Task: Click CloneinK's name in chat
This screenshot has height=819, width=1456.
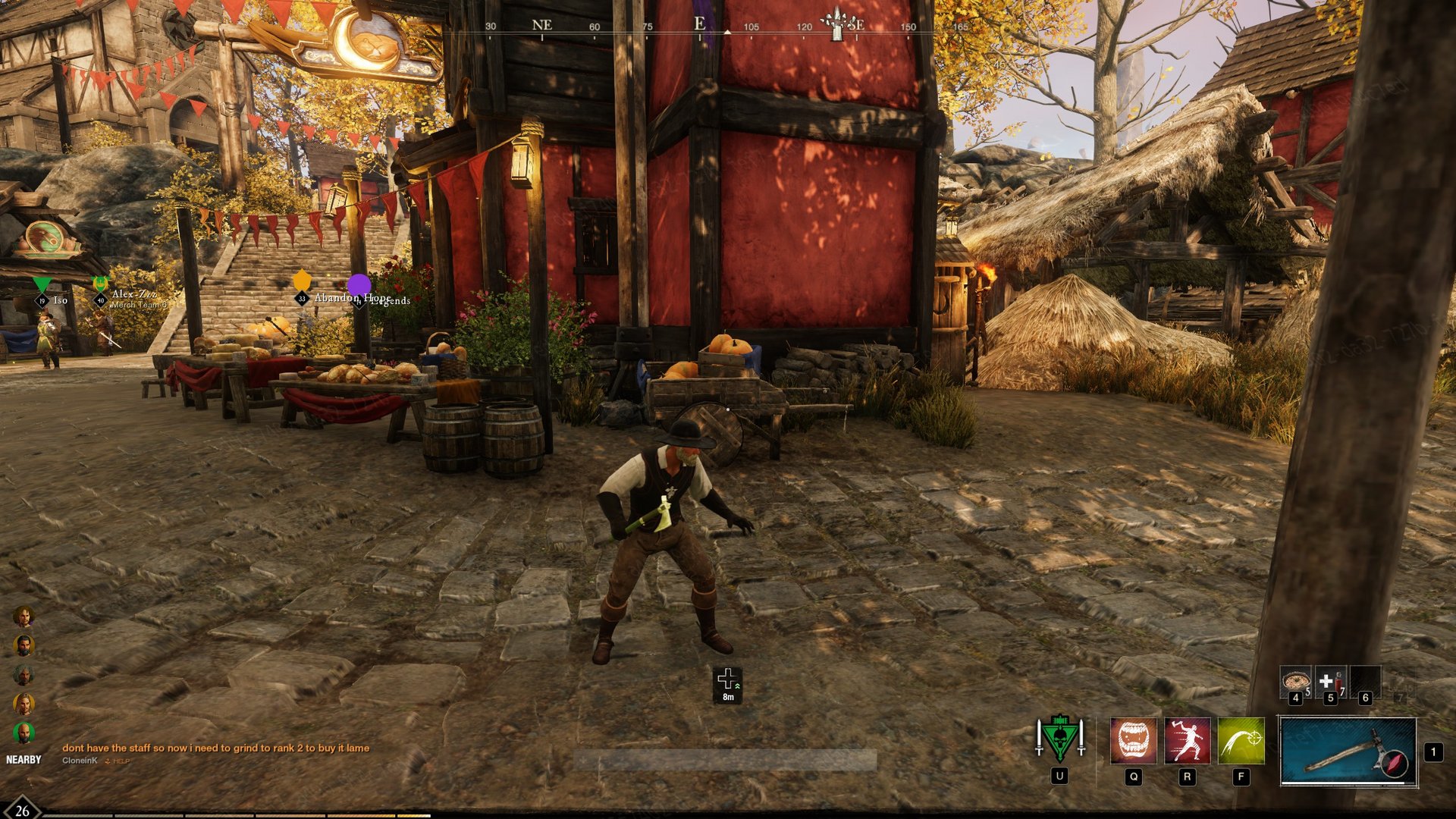Action: click(80, 761)
